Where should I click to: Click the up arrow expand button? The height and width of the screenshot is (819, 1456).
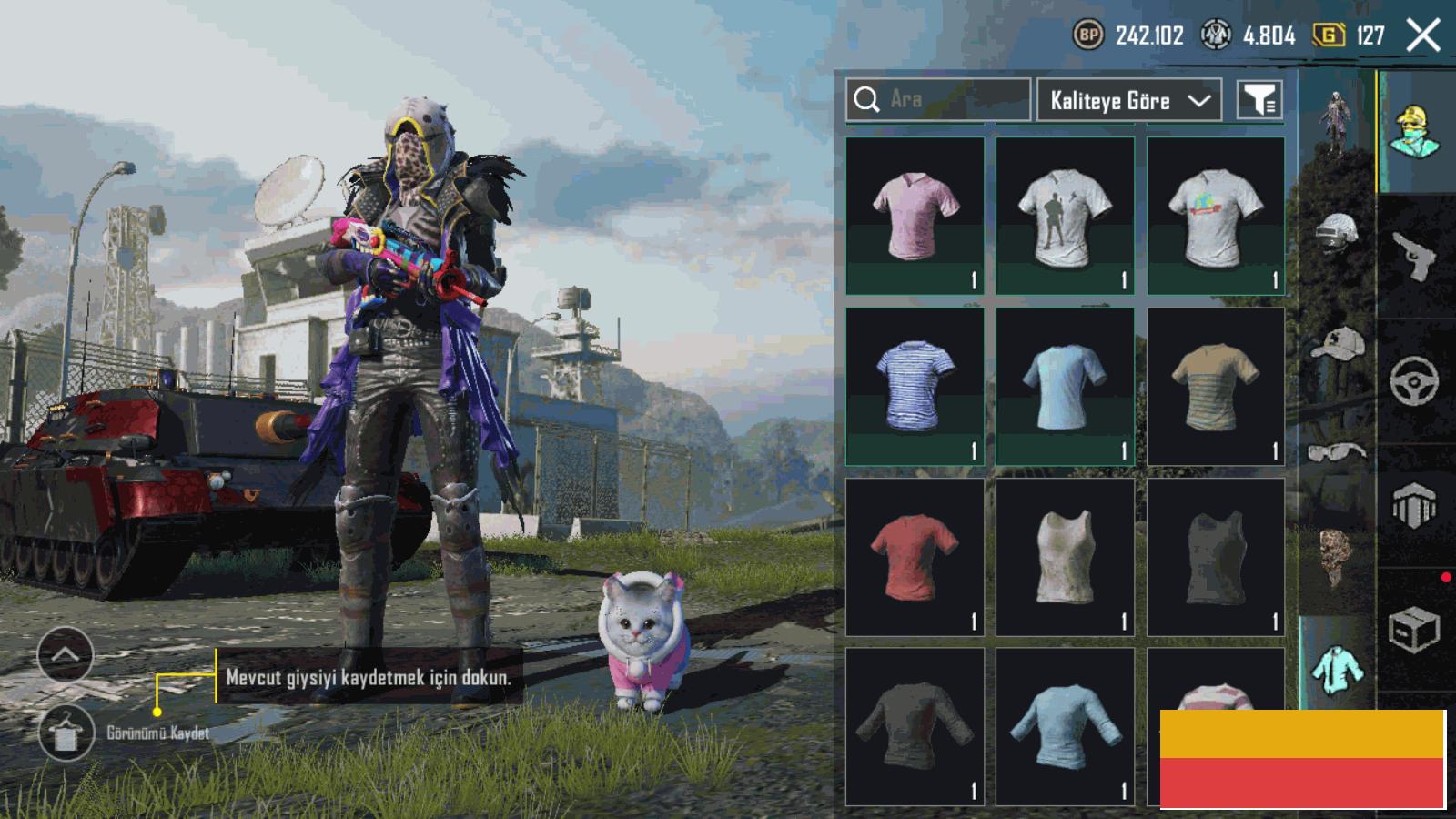[x=65, y=654]
